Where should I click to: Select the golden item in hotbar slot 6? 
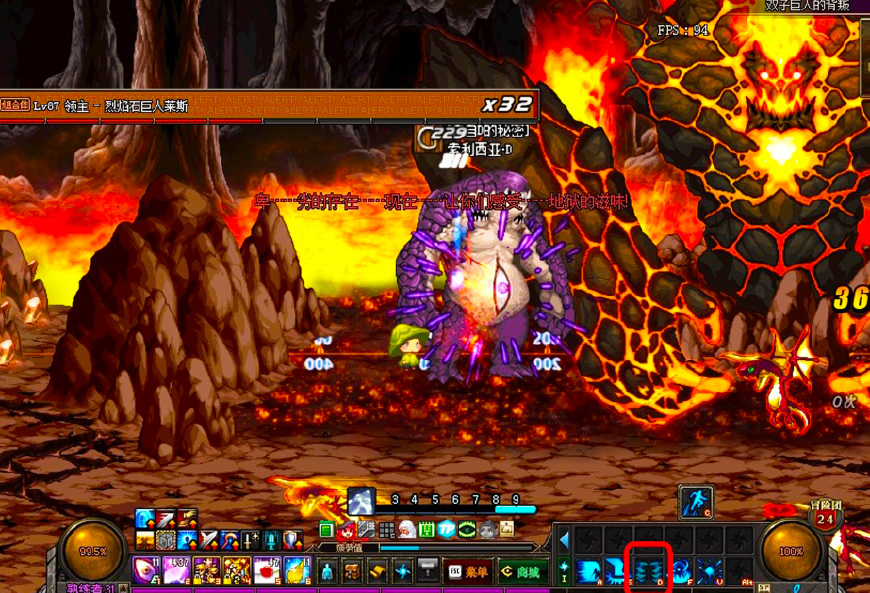click(297, 571)
